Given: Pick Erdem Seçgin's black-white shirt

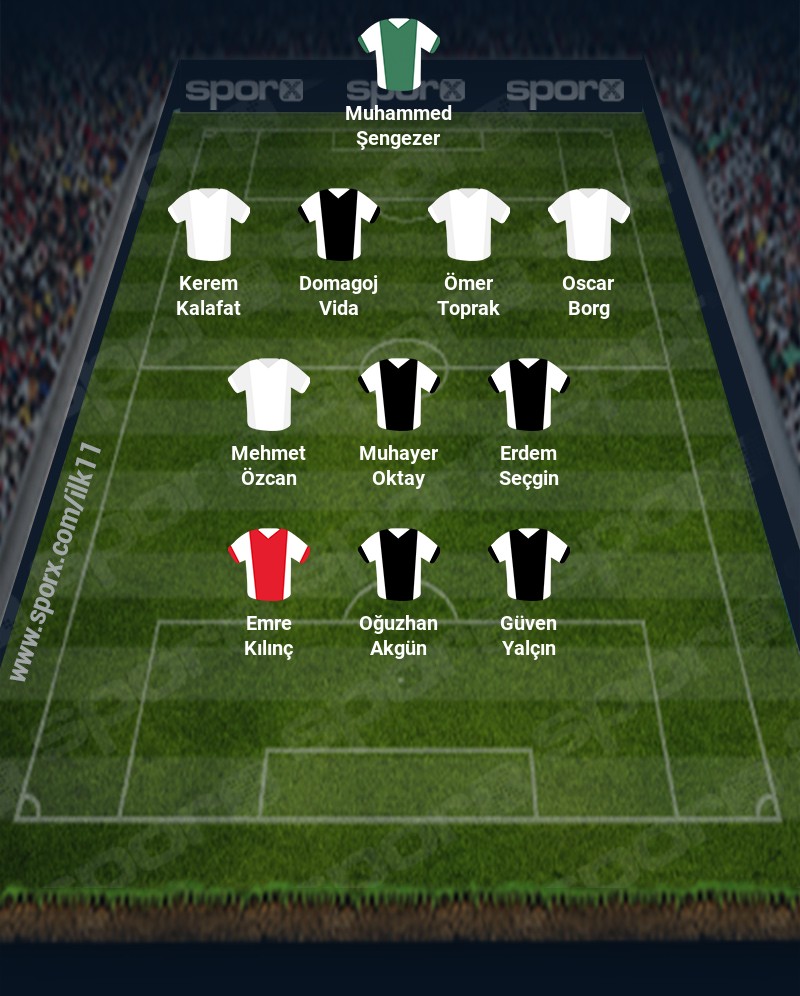Looking at the screenshot, I should click(x=529, y=394).
